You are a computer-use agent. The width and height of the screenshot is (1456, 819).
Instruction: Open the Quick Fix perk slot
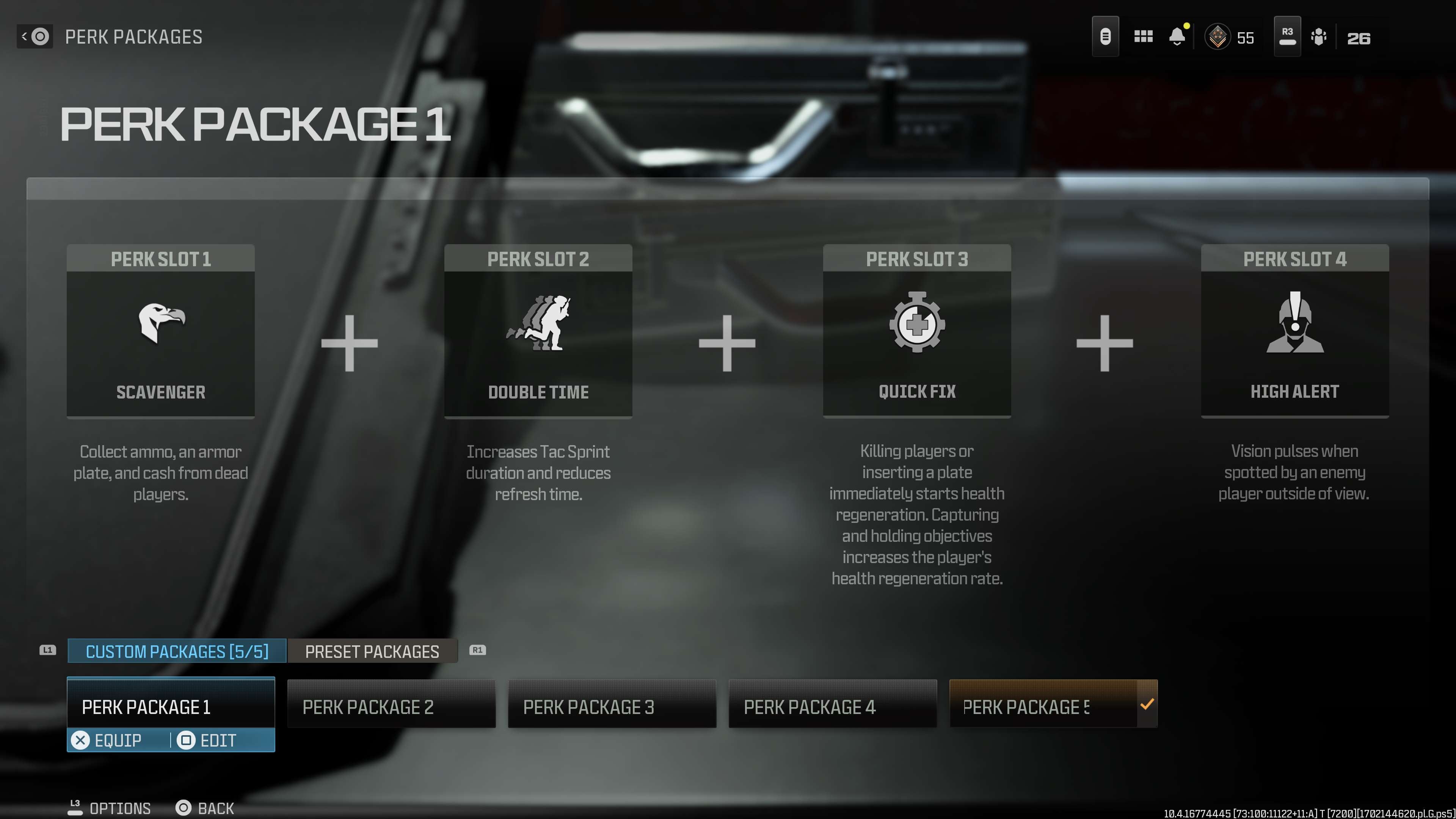917,331
